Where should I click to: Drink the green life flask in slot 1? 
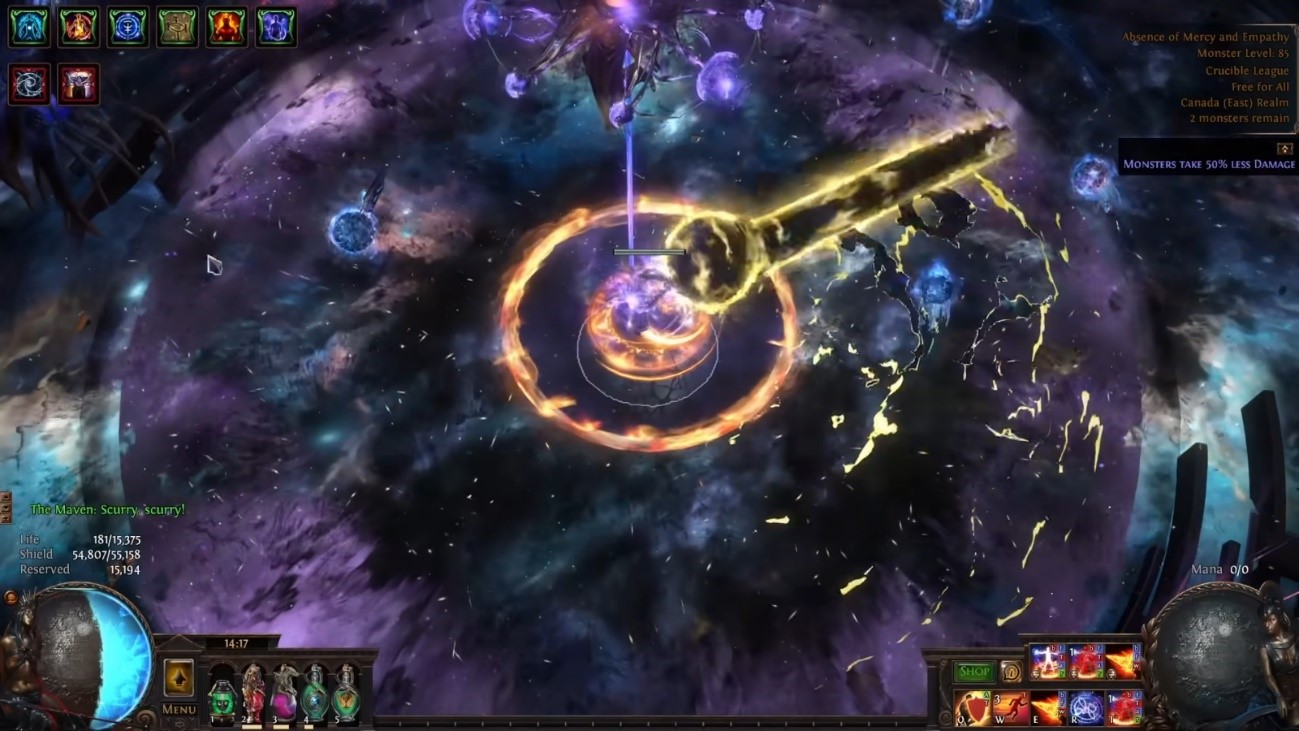point(222,700)
